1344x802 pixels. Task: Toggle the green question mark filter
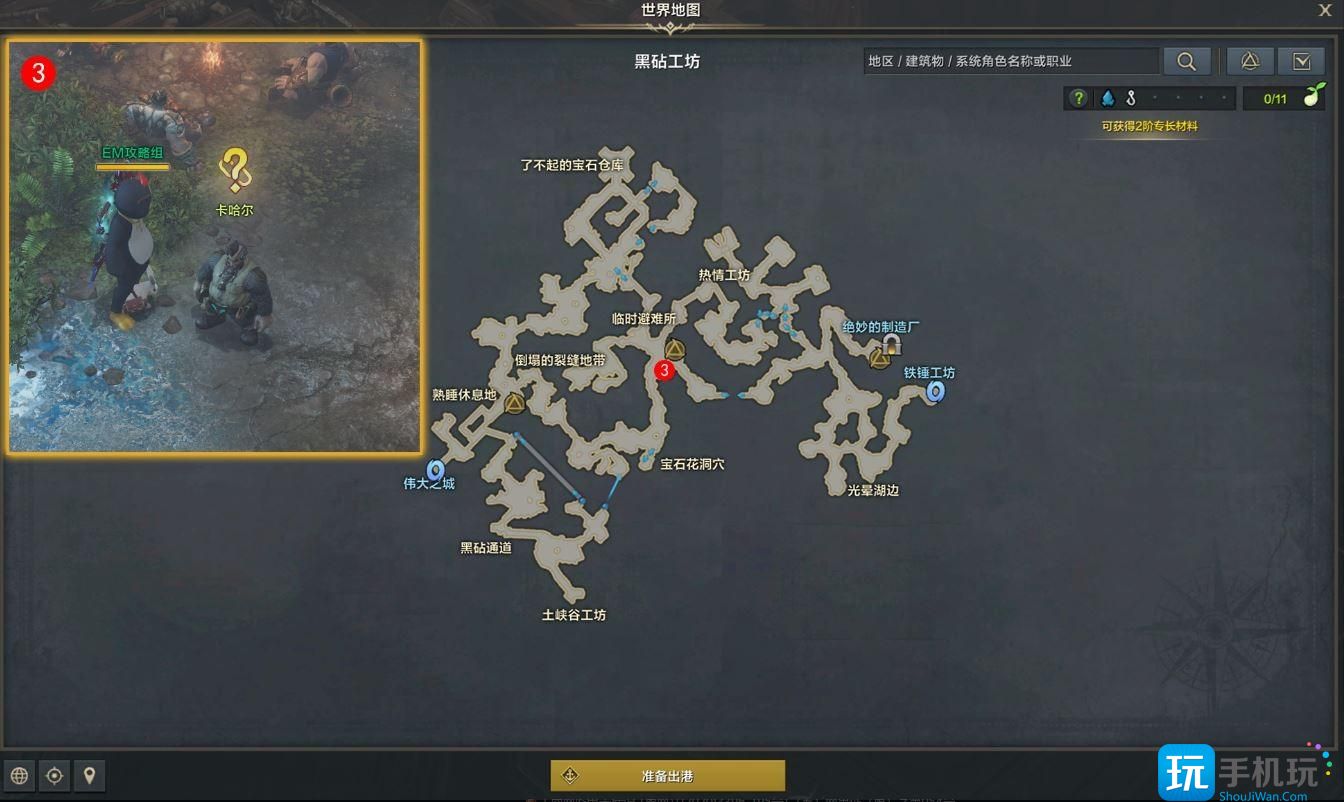point(1078,97)
